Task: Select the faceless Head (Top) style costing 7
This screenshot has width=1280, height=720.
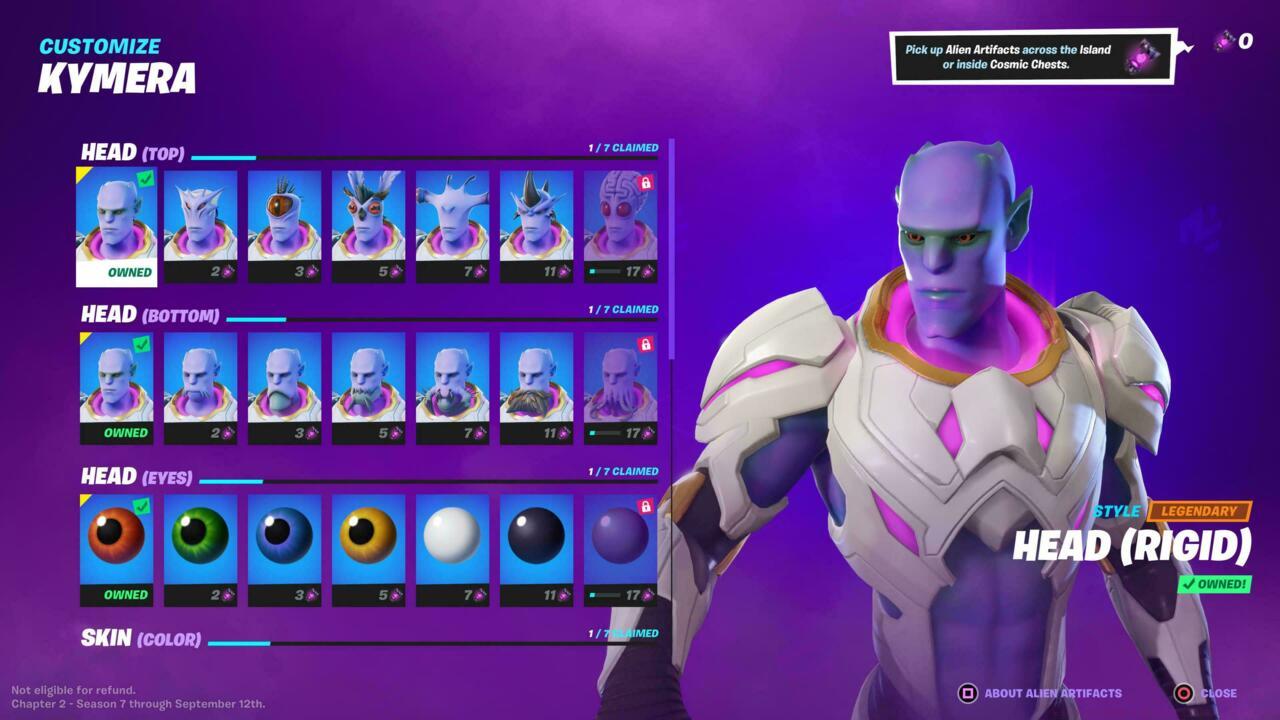Action: 452,215
